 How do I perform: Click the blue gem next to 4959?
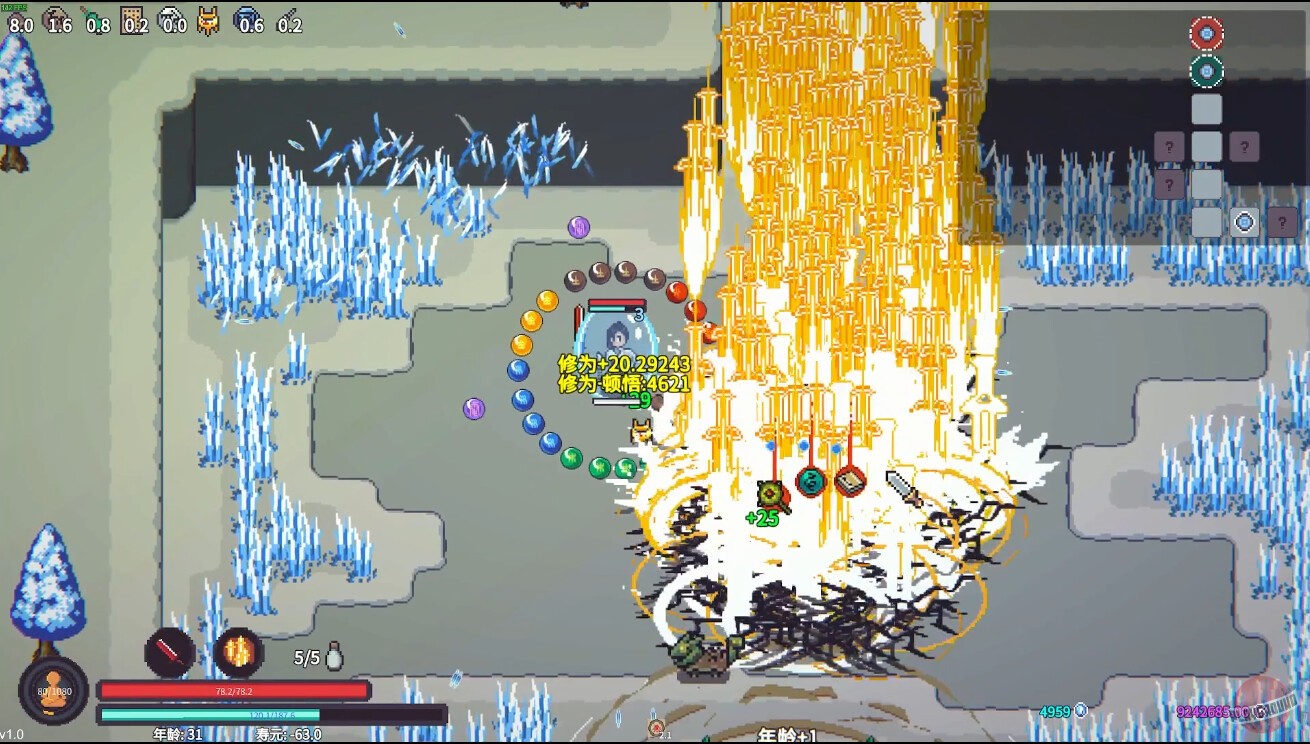pyautogui.click(x=1081, y=710)
